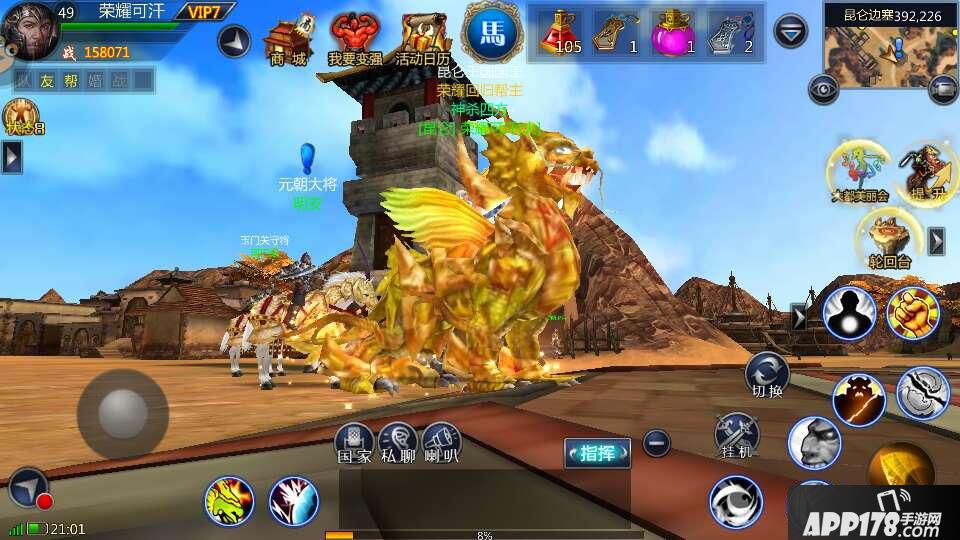Open the 私聊 private chat channel
The image size is (960, 540).
tap(398, 442)
